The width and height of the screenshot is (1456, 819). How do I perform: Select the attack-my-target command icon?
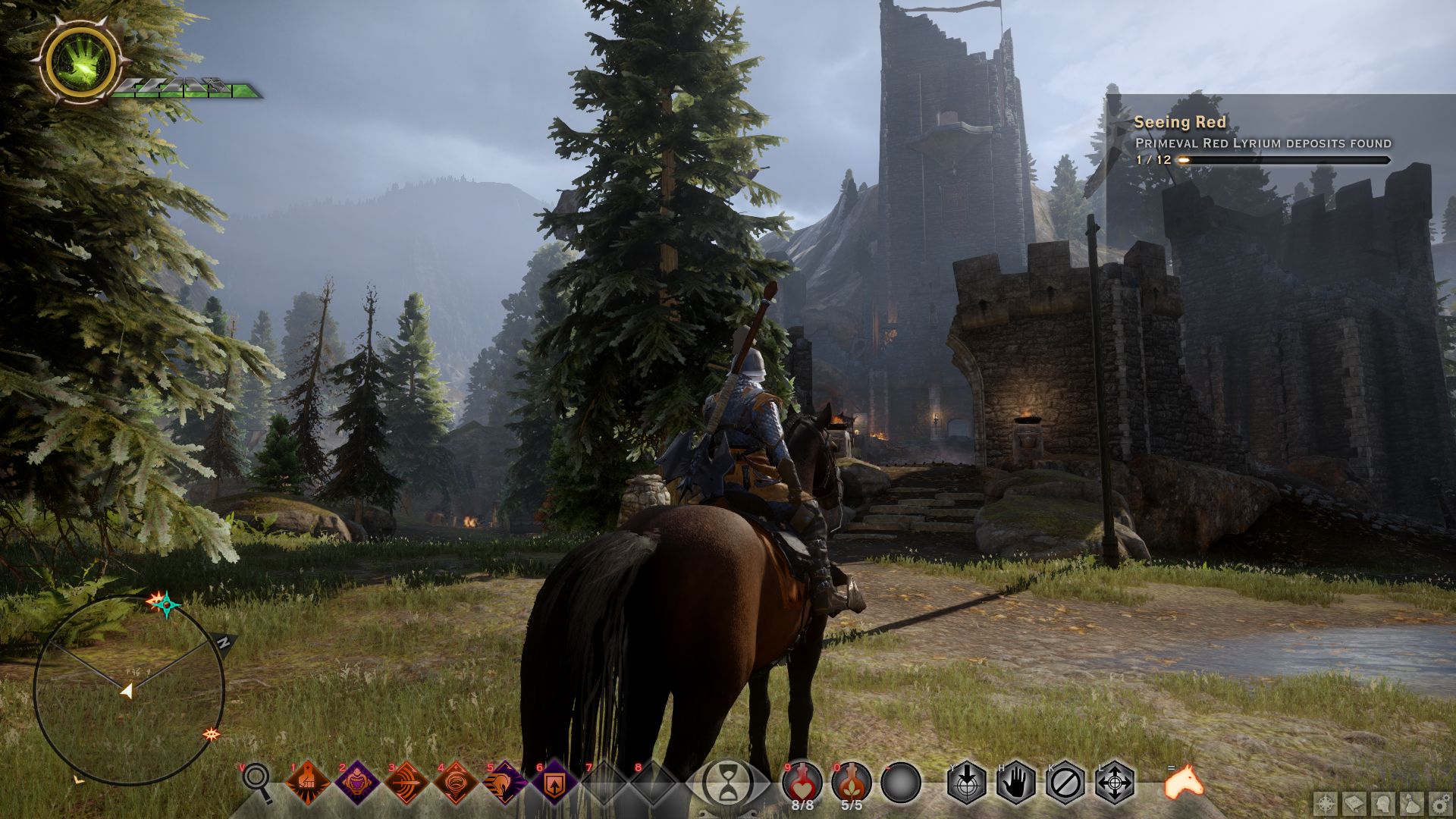click(x=967, y=783)
